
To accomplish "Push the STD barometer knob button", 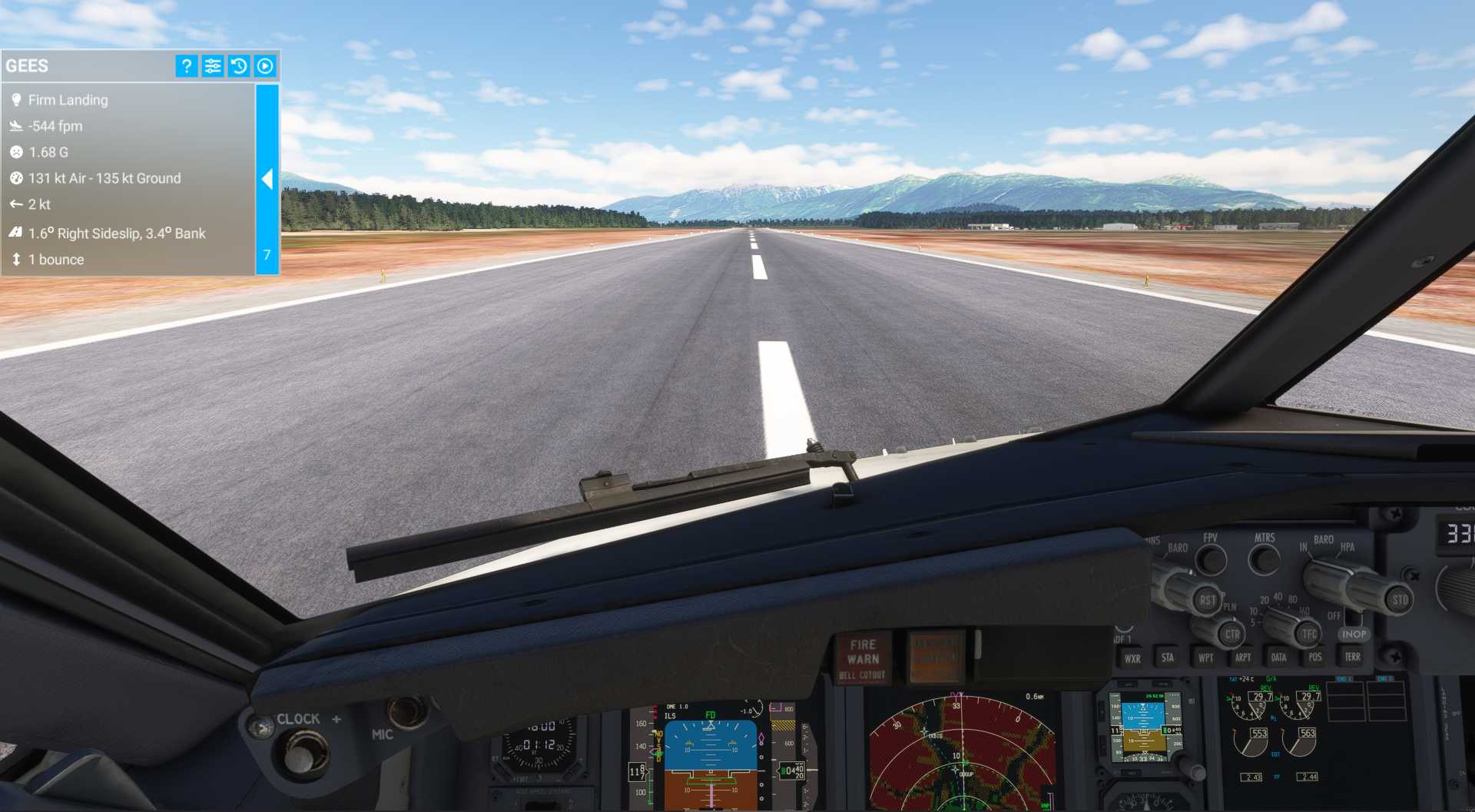I will (x=1399, y=600).
